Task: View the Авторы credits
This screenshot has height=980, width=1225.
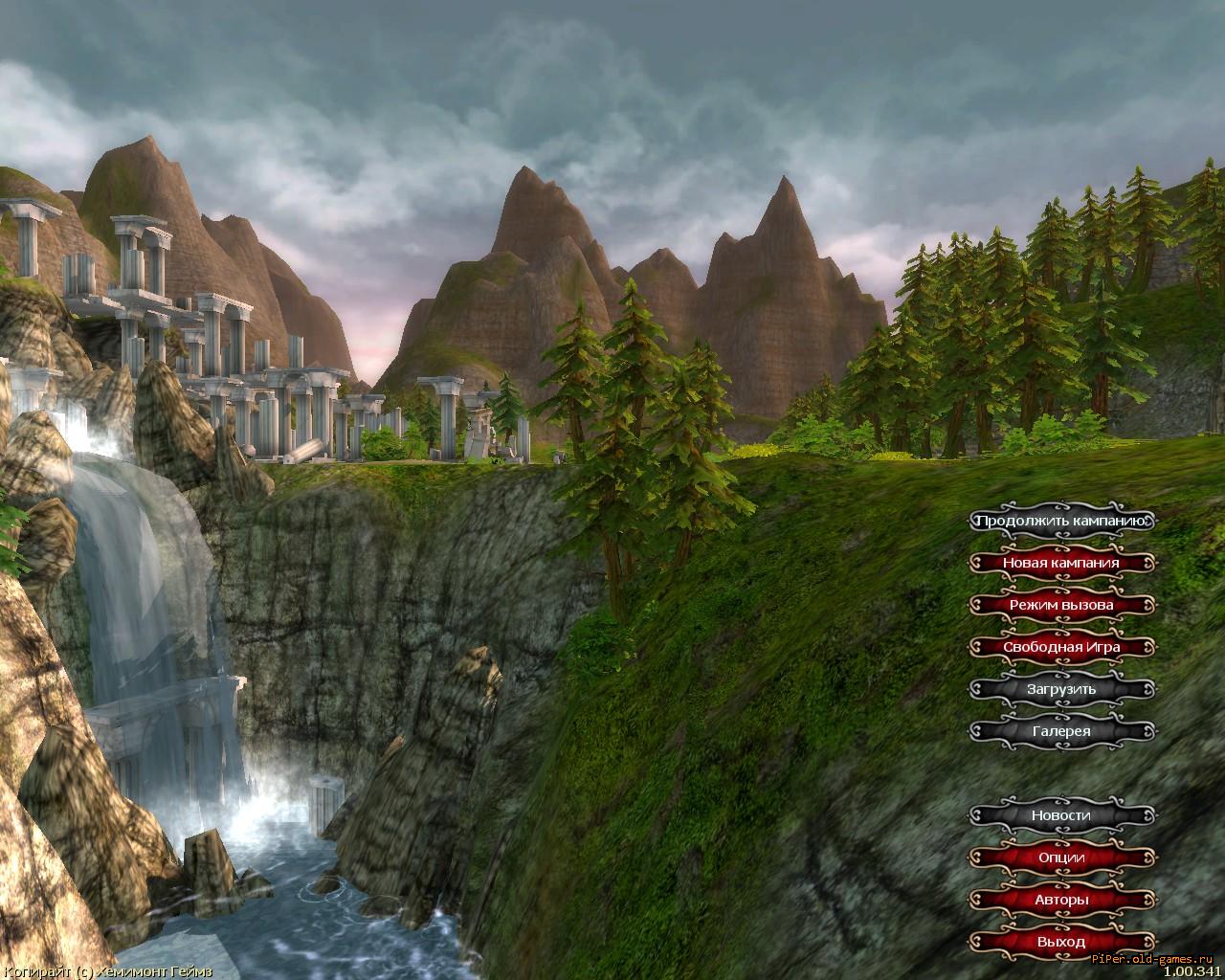Action: coord(1060,900)
